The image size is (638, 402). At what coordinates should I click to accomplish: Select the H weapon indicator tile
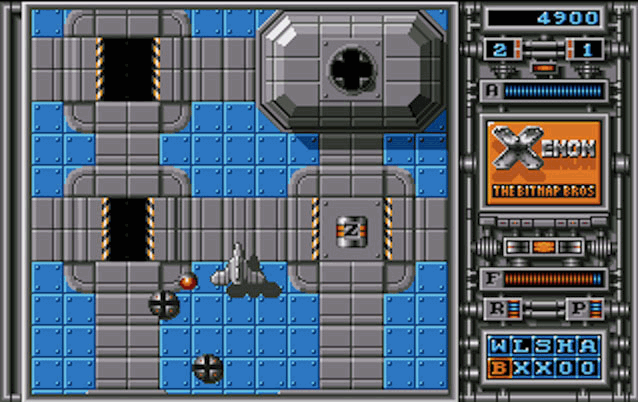tap(566, 347)
